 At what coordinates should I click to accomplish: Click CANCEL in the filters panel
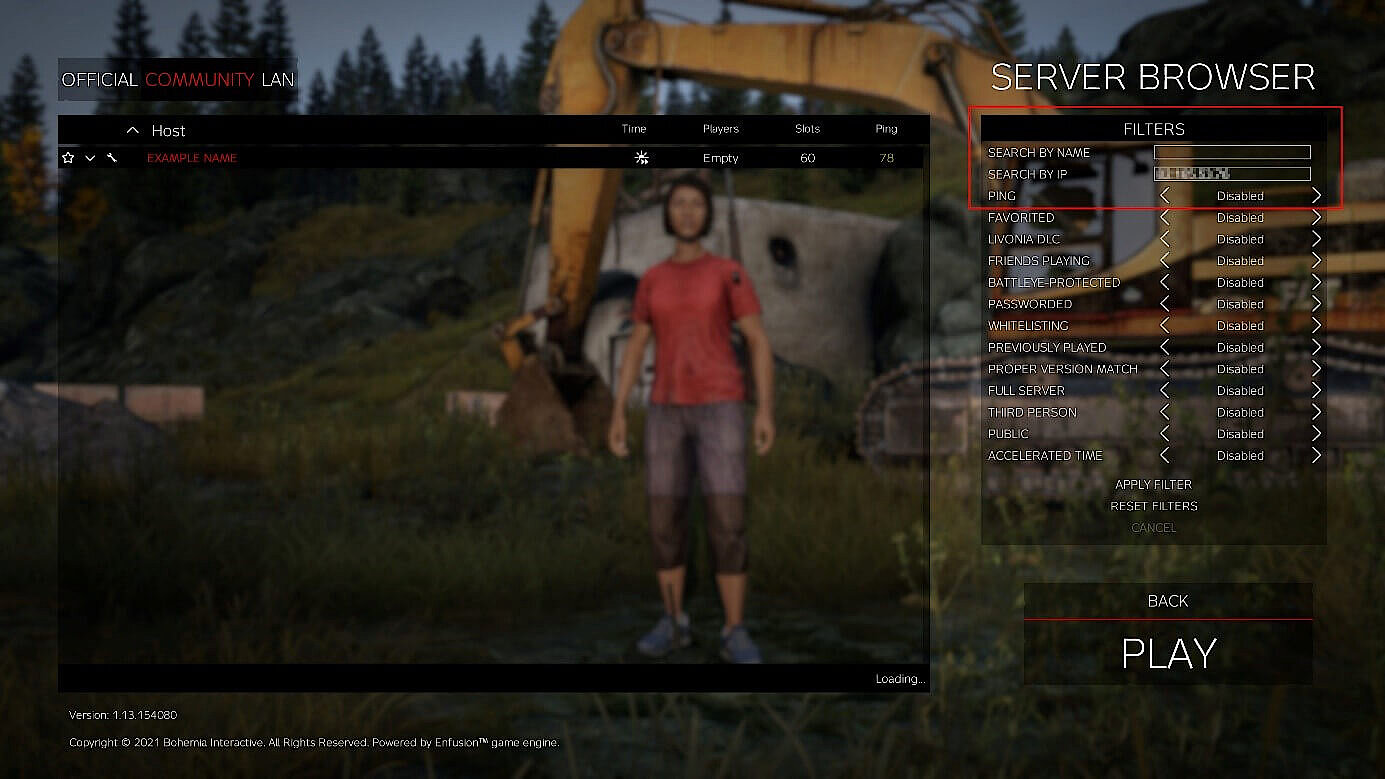coord(1153,527)
